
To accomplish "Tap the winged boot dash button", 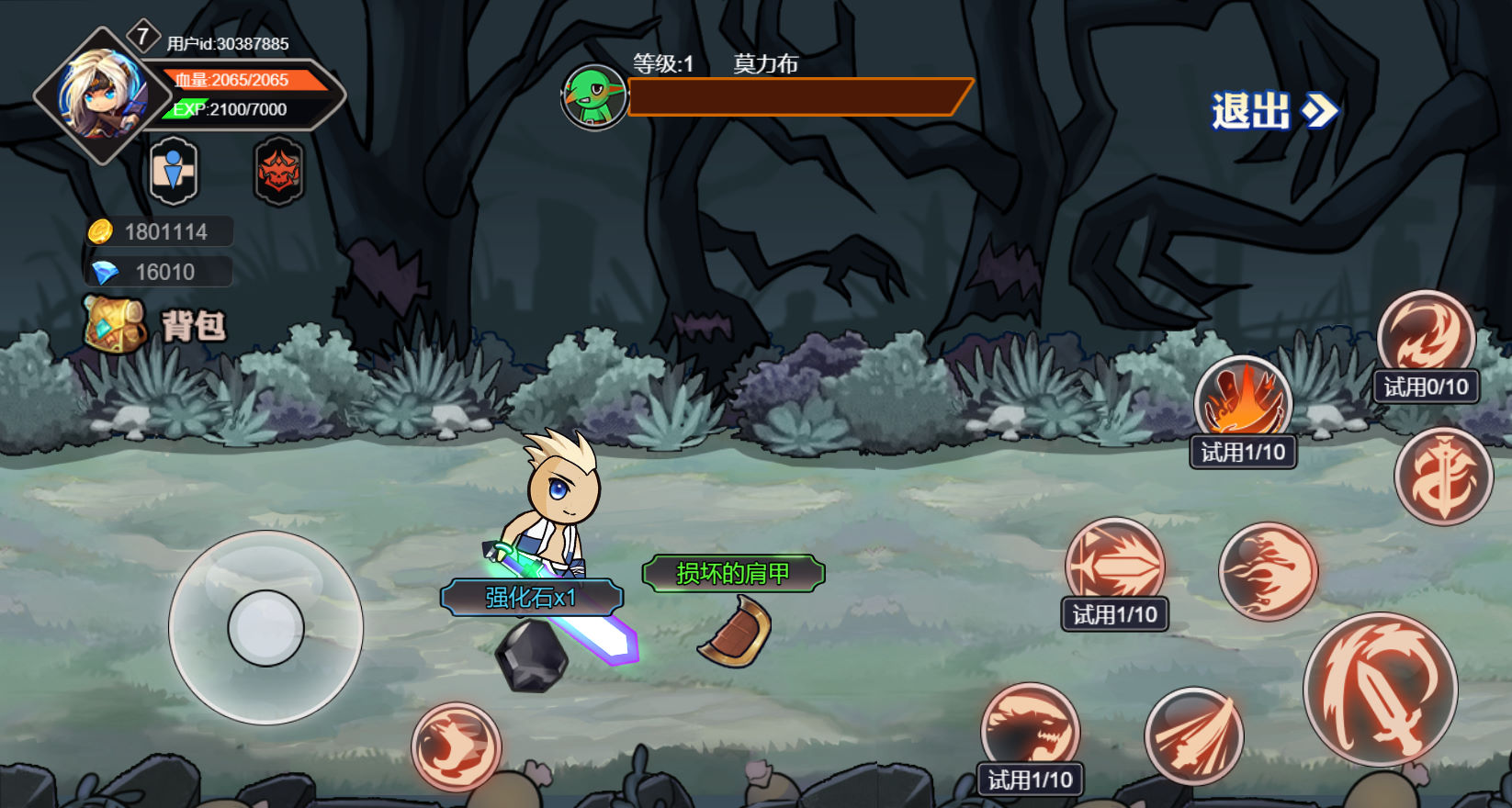I will [x=456, y=746].
